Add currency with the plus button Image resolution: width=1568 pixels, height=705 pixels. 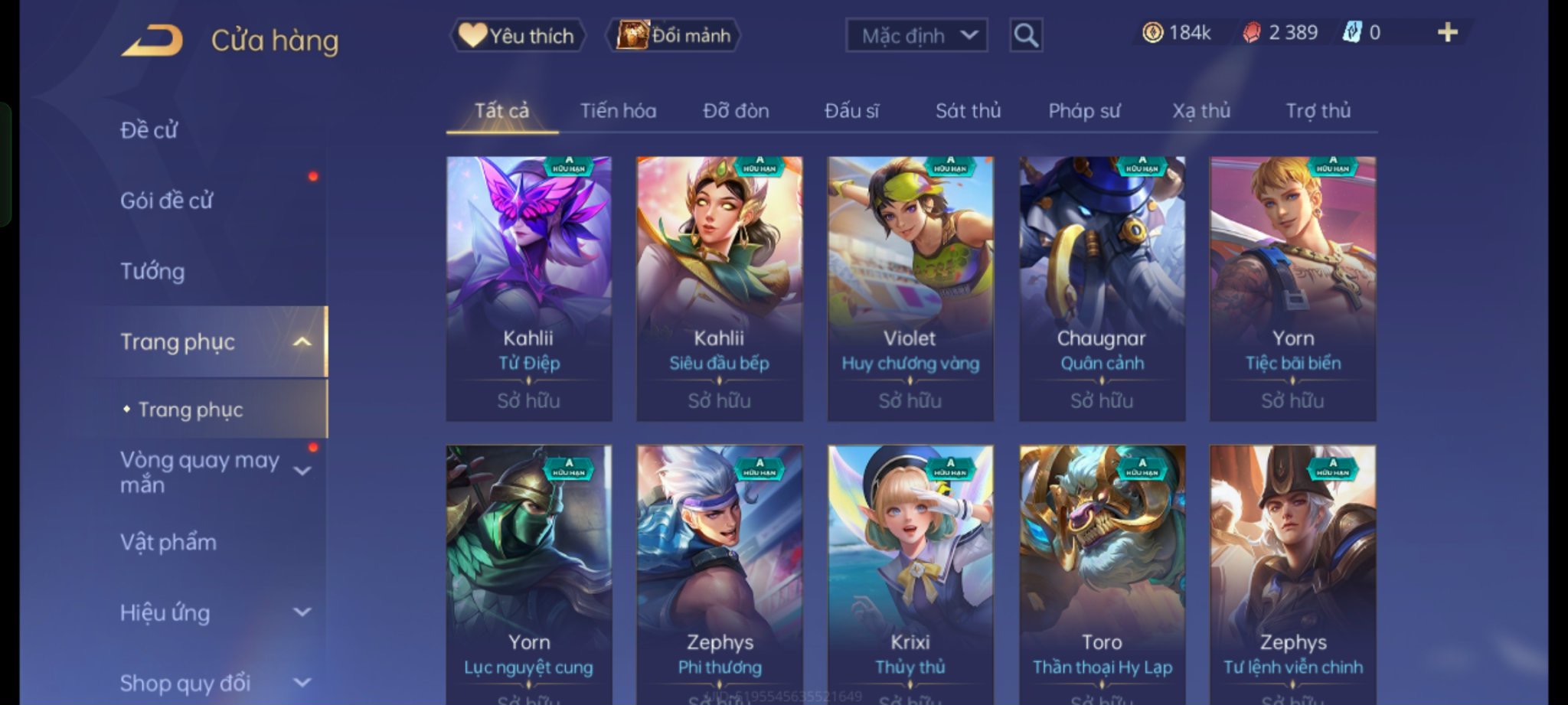[x=1447, y=32]
